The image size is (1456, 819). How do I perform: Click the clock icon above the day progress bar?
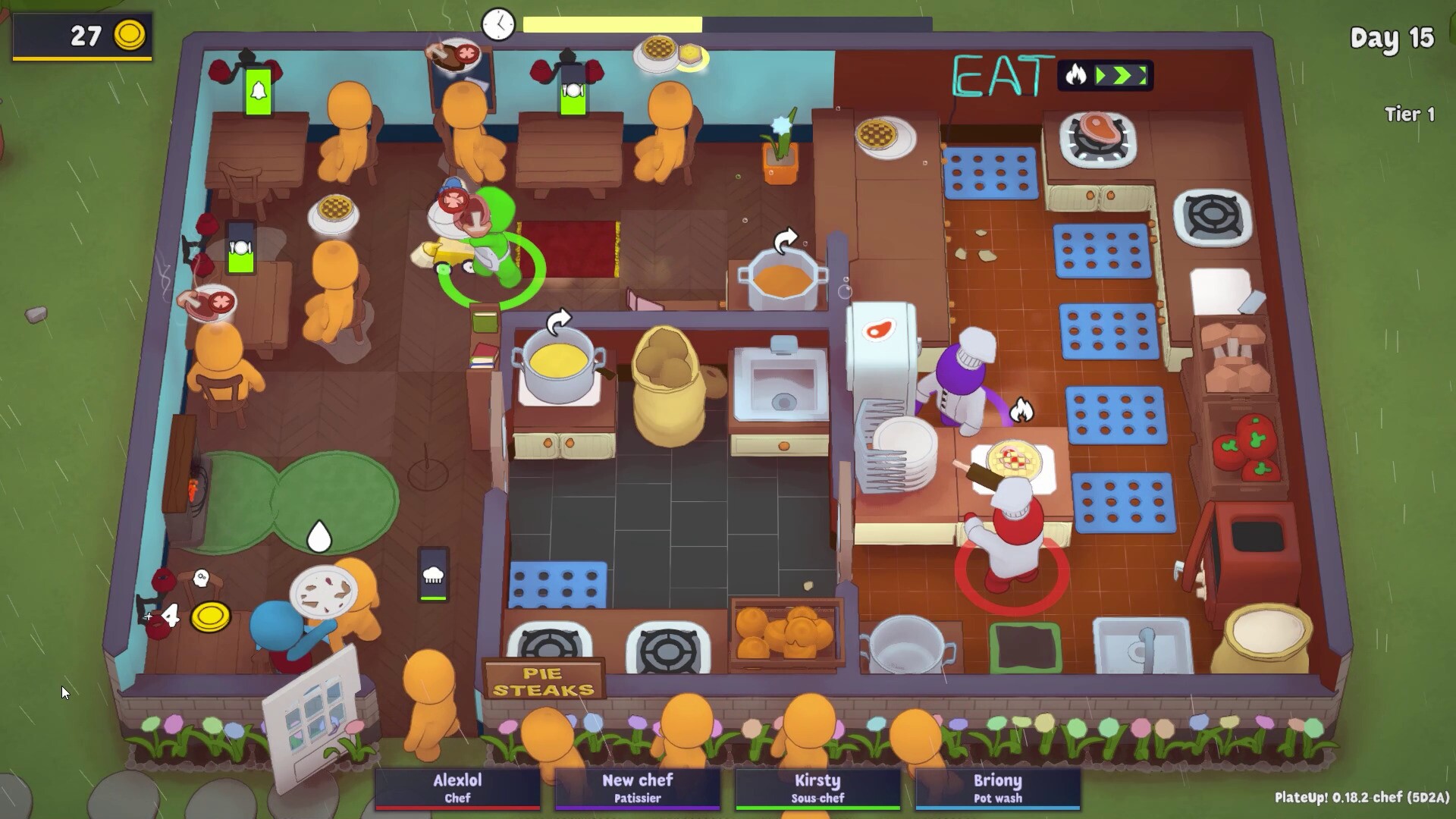(x=497, y=24)
